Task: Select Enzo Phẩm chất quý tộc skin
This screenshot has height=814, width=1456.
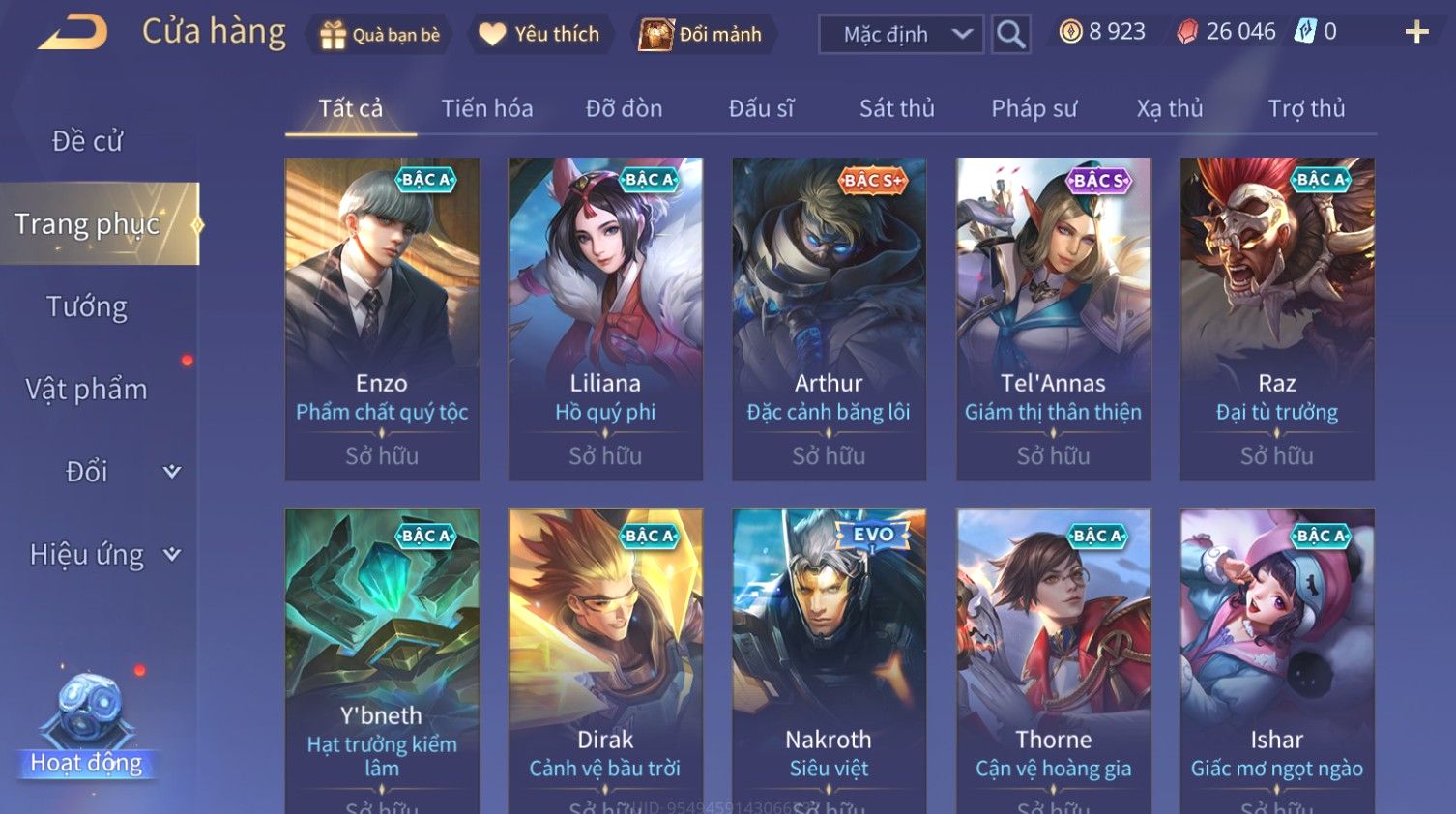Action: point(382,319)
